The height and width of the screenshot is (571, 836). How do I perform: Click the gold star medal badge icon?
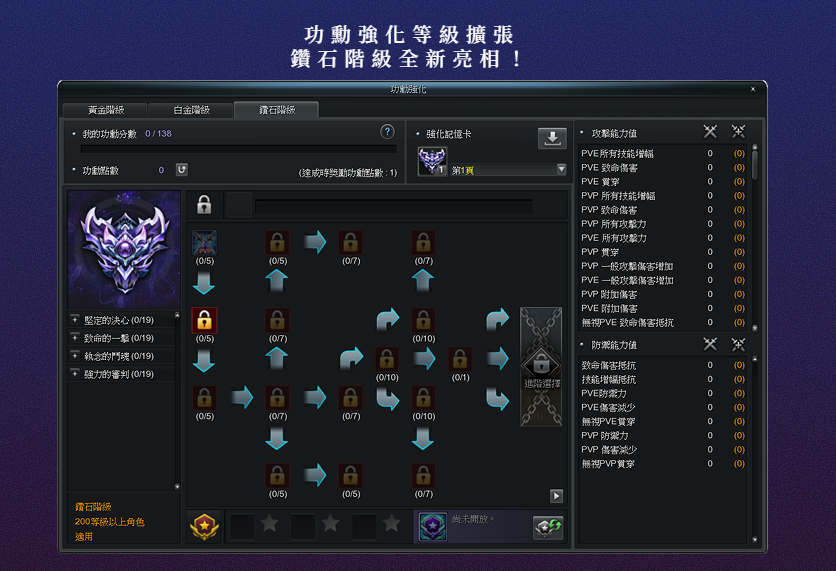204,525
